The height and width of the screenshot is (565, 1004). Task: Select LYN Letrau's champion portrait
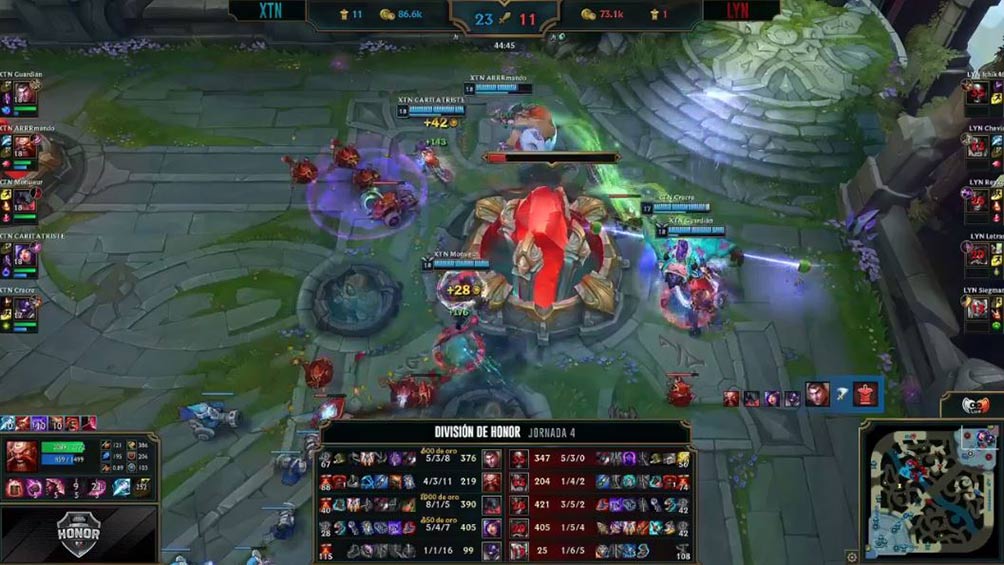click(x=978, y=255)
